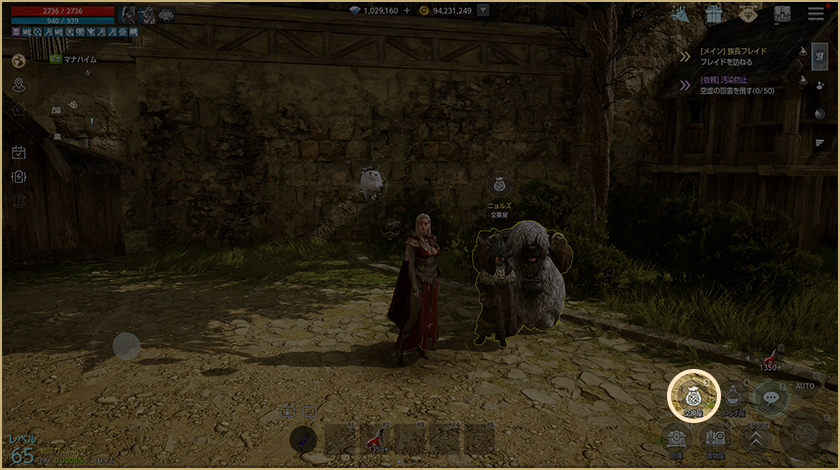Tap the double up-arrow Space button
The width and height of the screenshot is (840, 470).
[756, 438]
